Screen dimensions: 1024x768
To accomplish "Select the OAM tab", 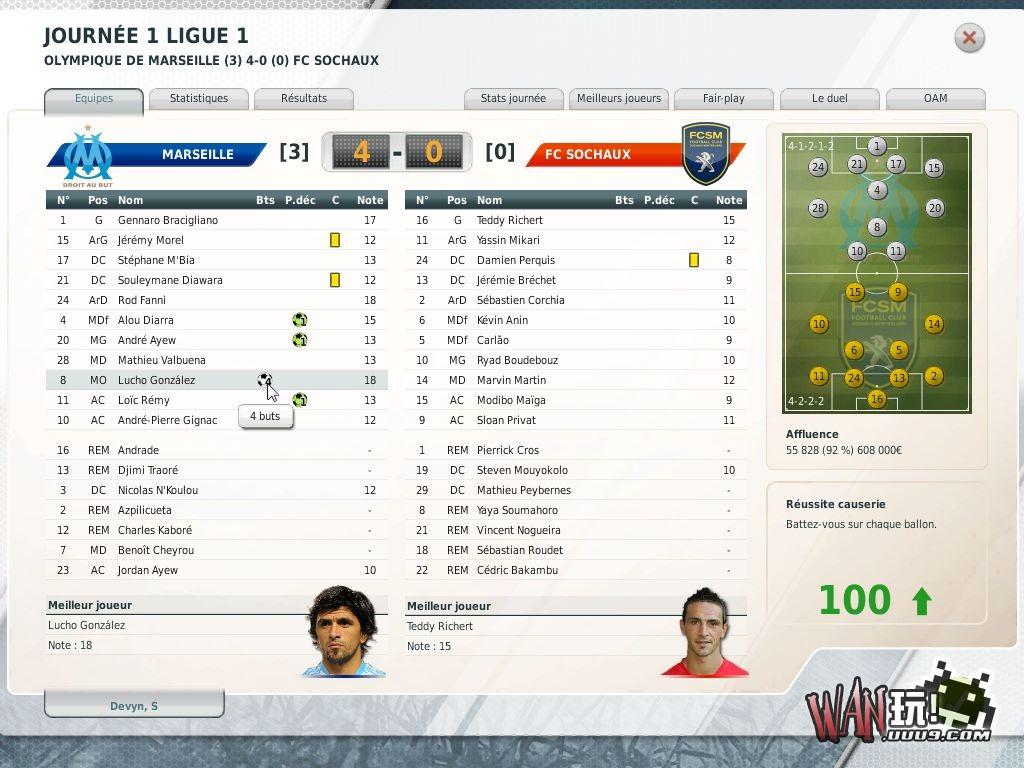I will 935,99.
